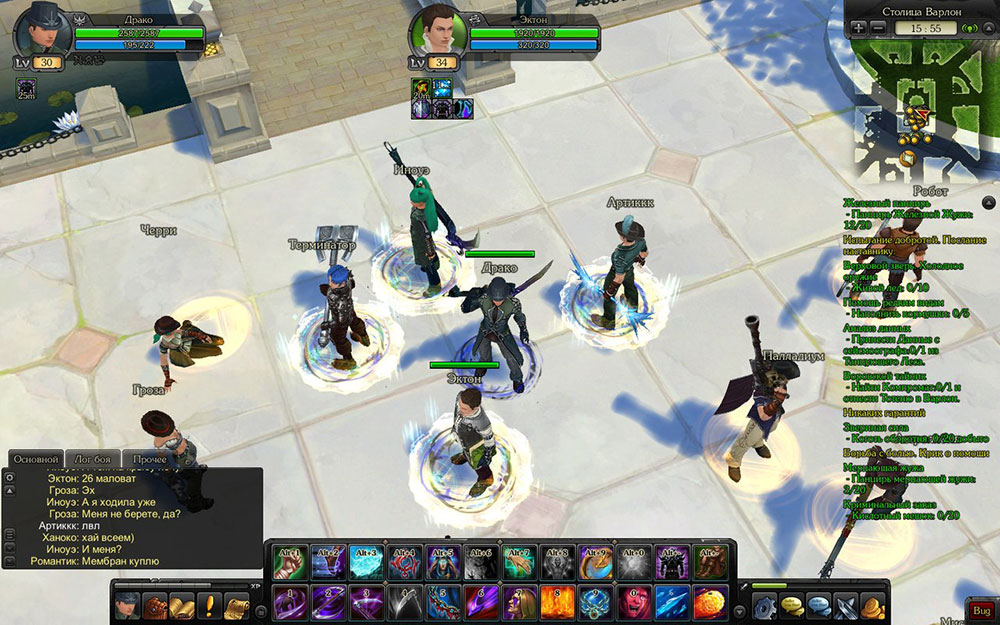Open the character menu with hat portrait

127,605
